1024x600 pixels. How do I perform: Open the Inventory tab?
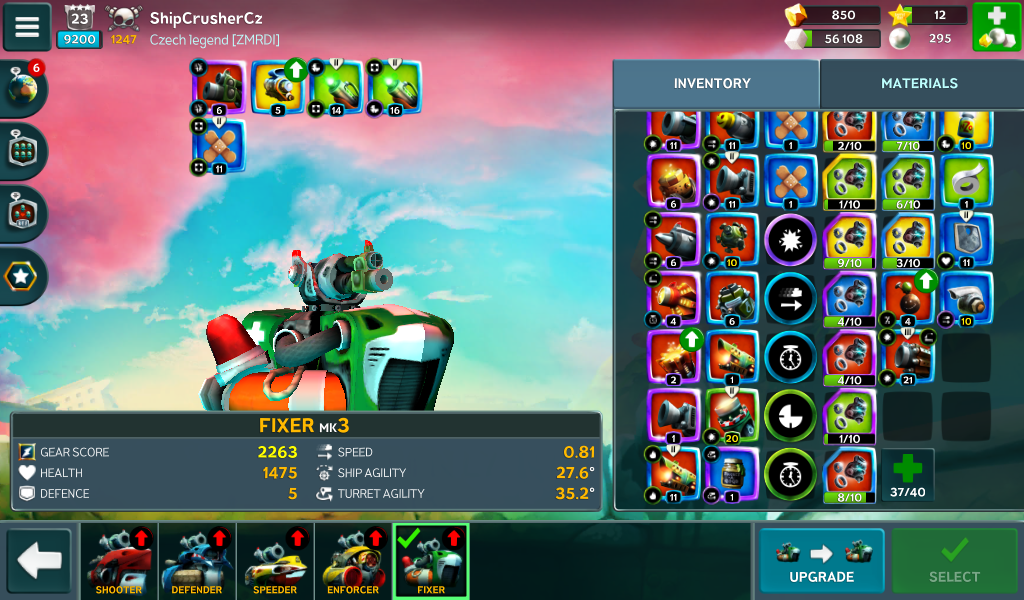click(x=712, y=84)
